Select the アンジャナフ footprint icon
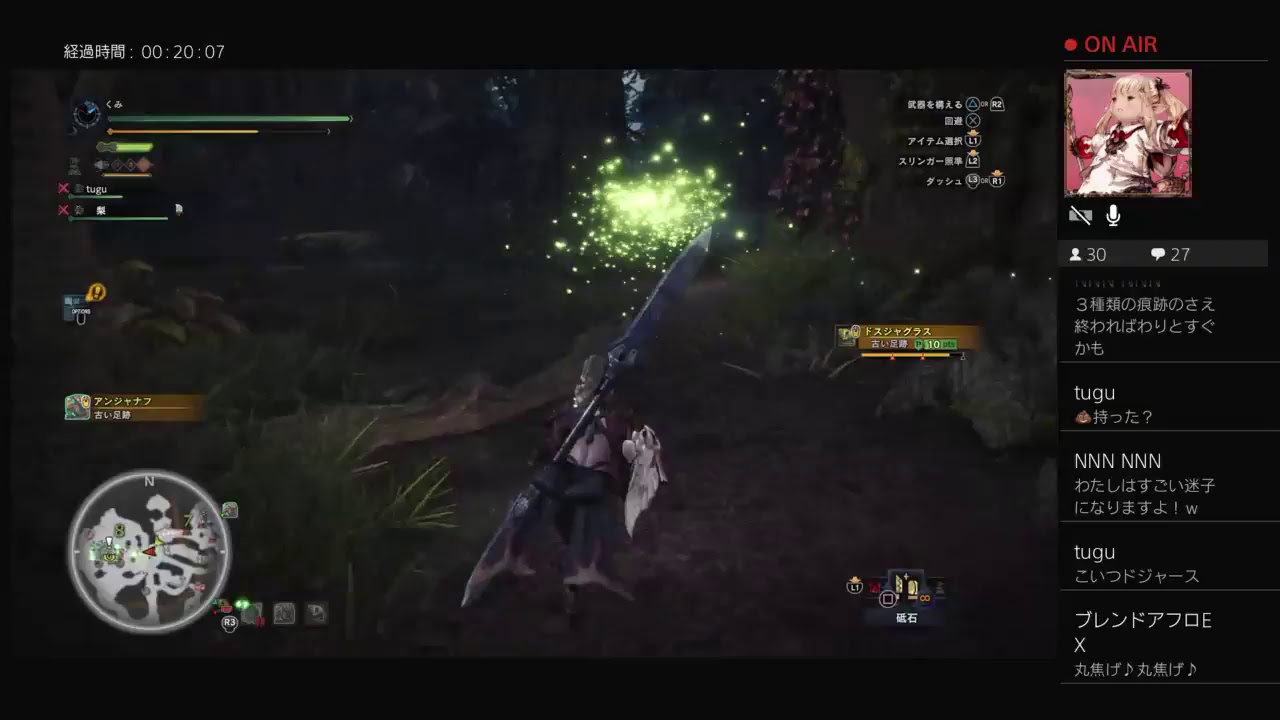The image size is (1280, 720). [x=75, y=406]
